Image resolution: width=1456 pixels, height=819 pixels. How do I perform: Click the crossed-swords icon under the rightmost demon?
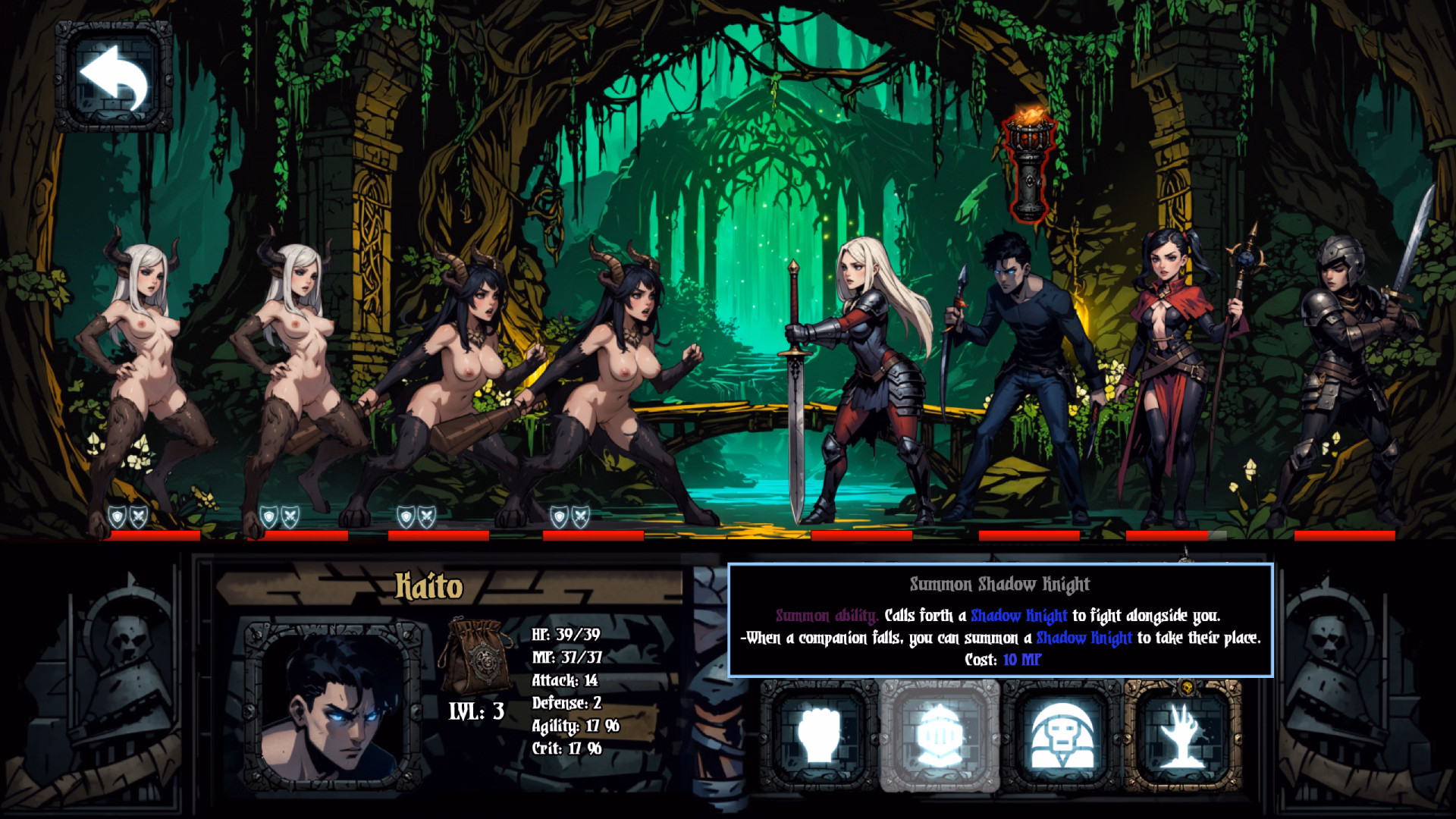point(582,516)
